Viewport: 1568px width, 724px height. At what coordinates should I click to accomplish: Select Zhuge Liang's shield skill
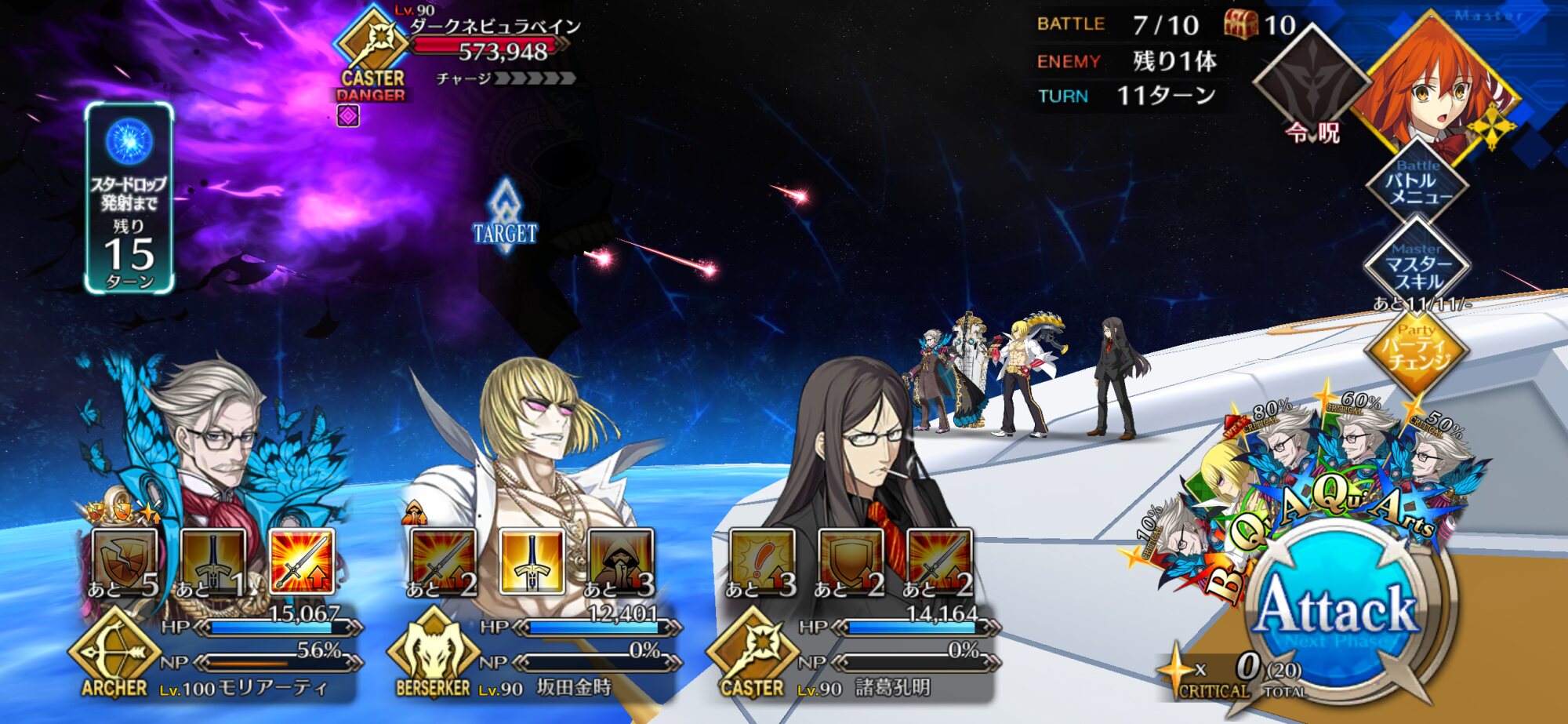click(851, 561)
